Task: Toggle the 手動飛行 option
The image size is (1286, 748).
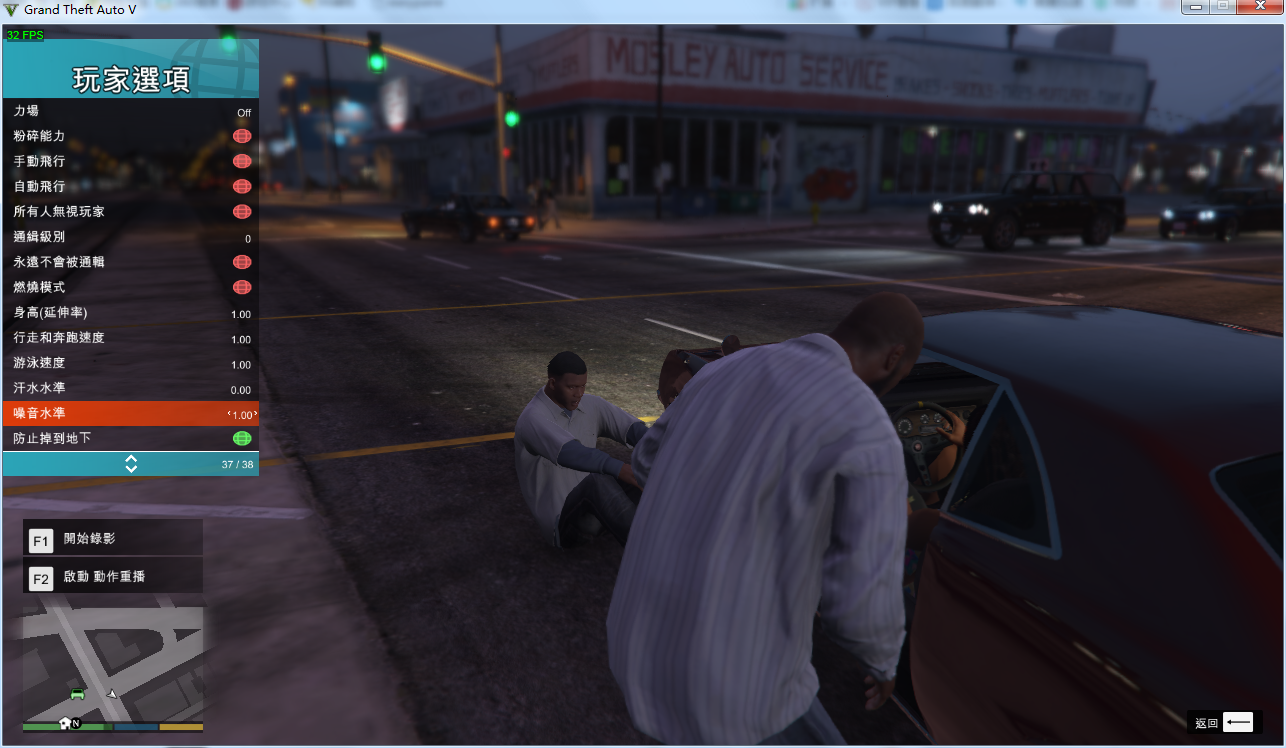Action: click(x=241, y=161)
